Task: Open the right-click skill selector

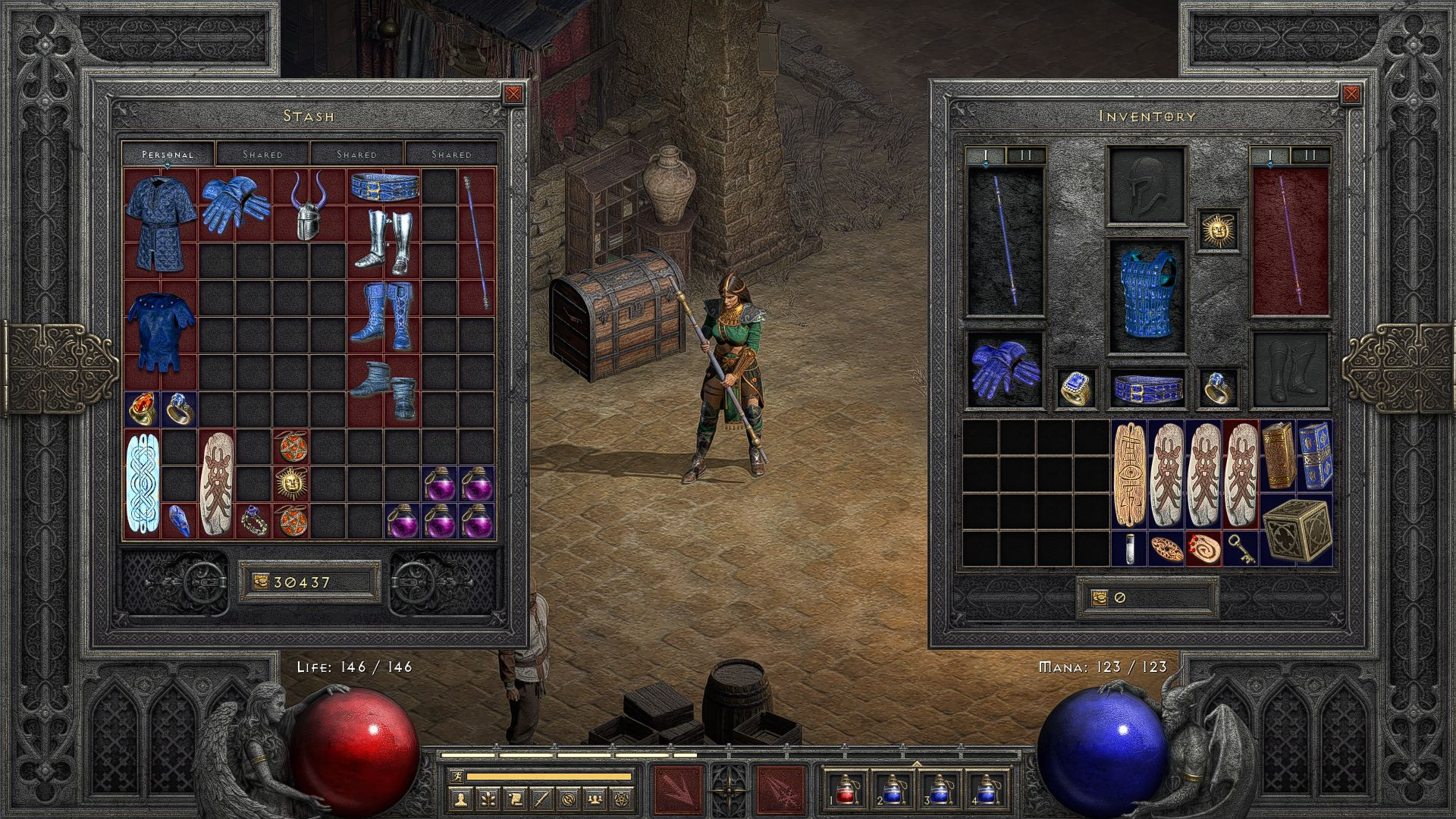Action: coord(780,790)
